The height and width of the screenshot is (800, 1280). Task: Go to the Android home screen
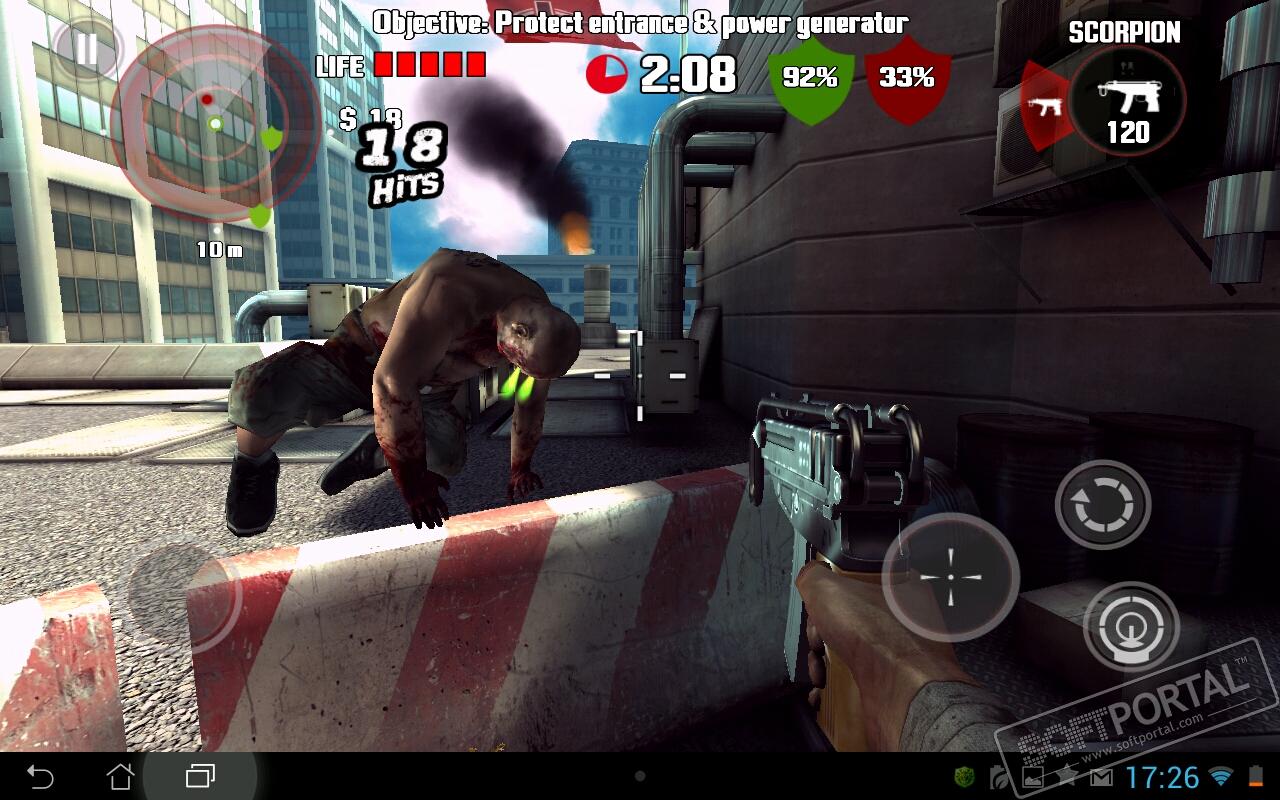(120, 776)
